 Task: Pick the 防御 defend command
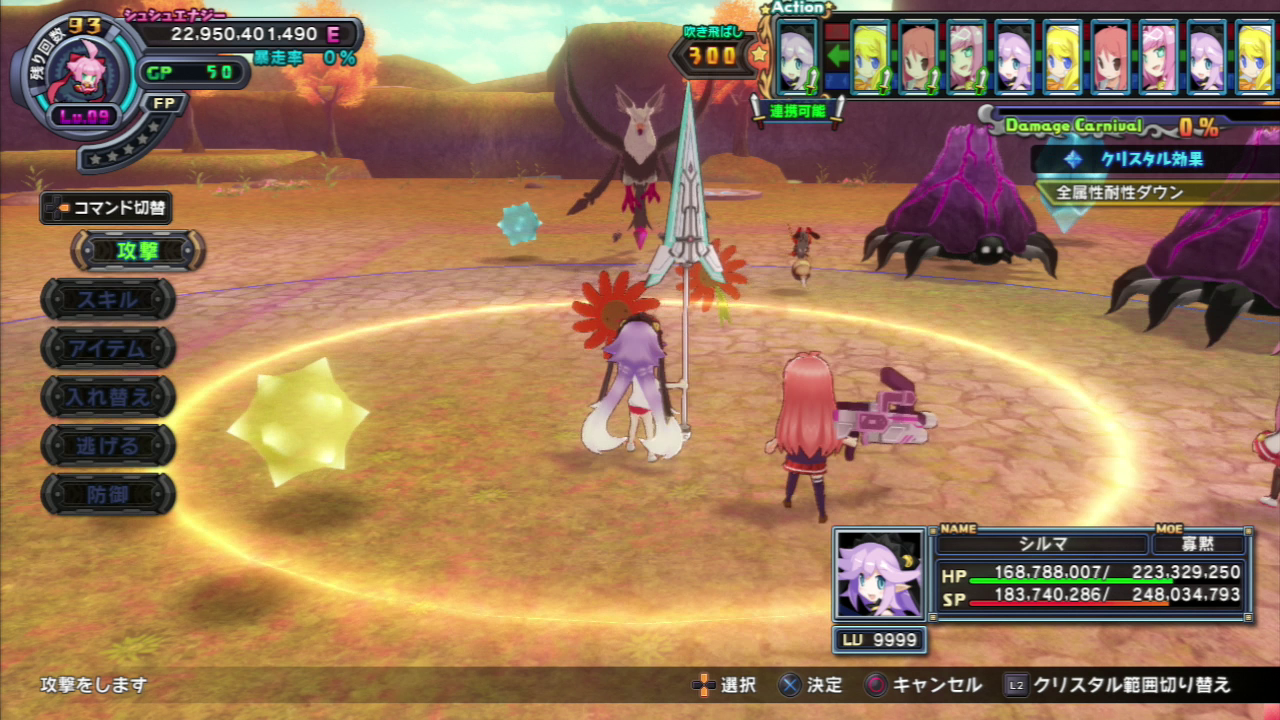108,494
